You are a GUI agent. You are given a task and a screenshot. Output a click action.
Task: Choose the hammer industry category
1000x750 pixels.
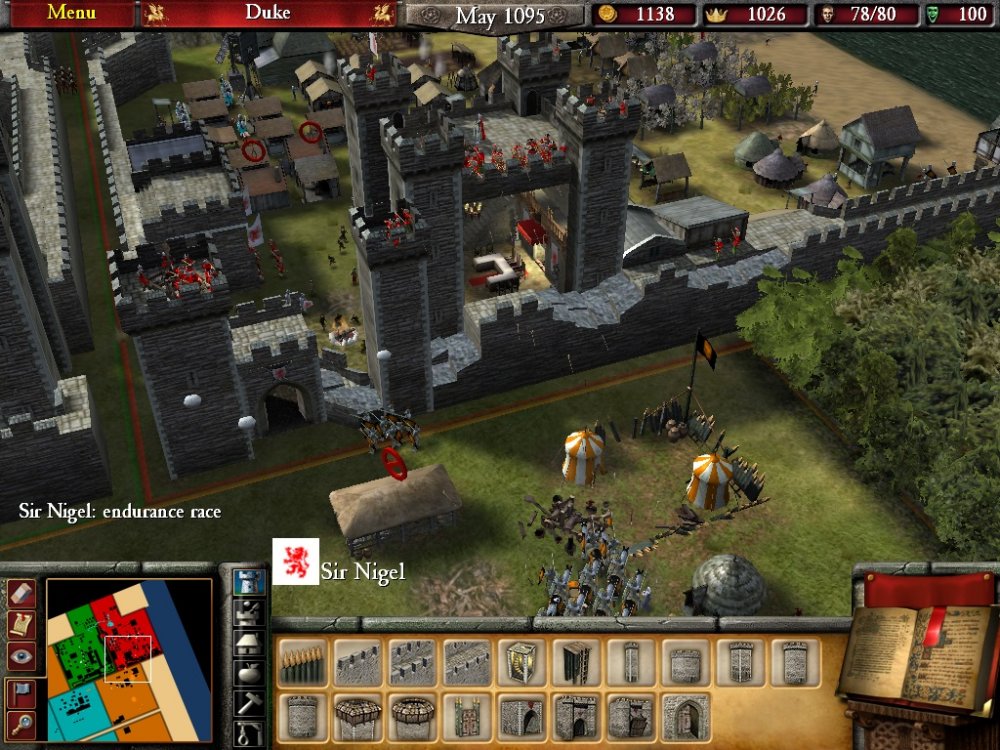pyautogui.click(x=248, y=703)
